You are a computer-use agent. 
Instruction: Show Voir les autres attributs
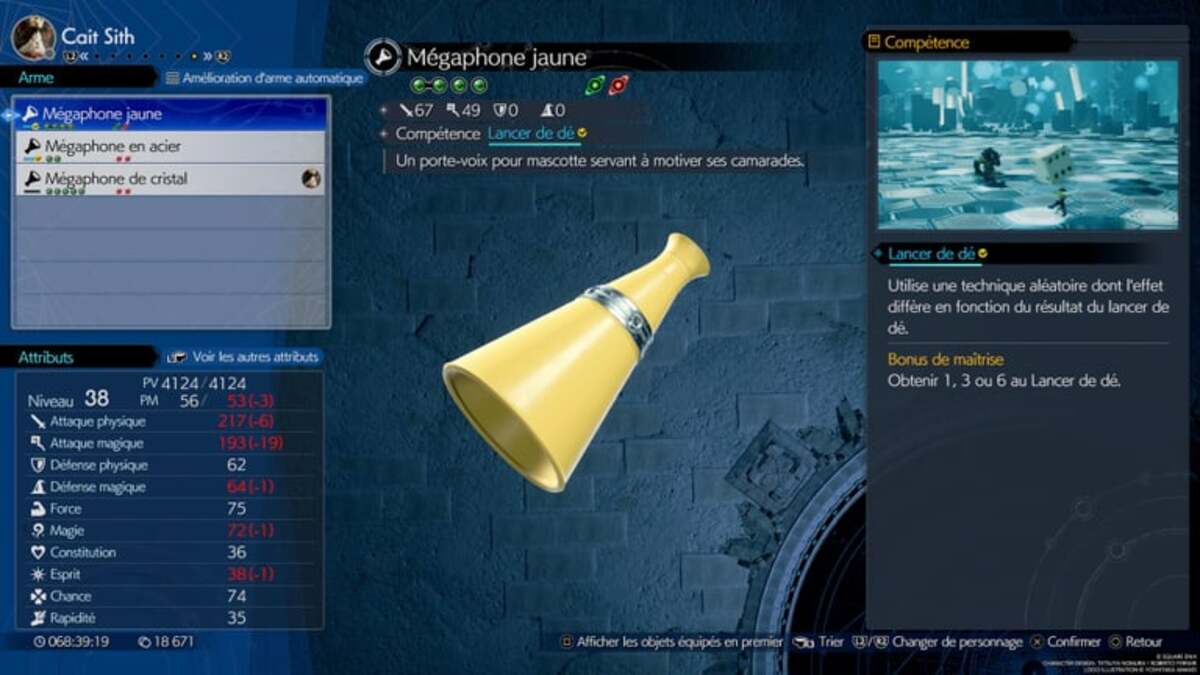(x=245, y=356)
